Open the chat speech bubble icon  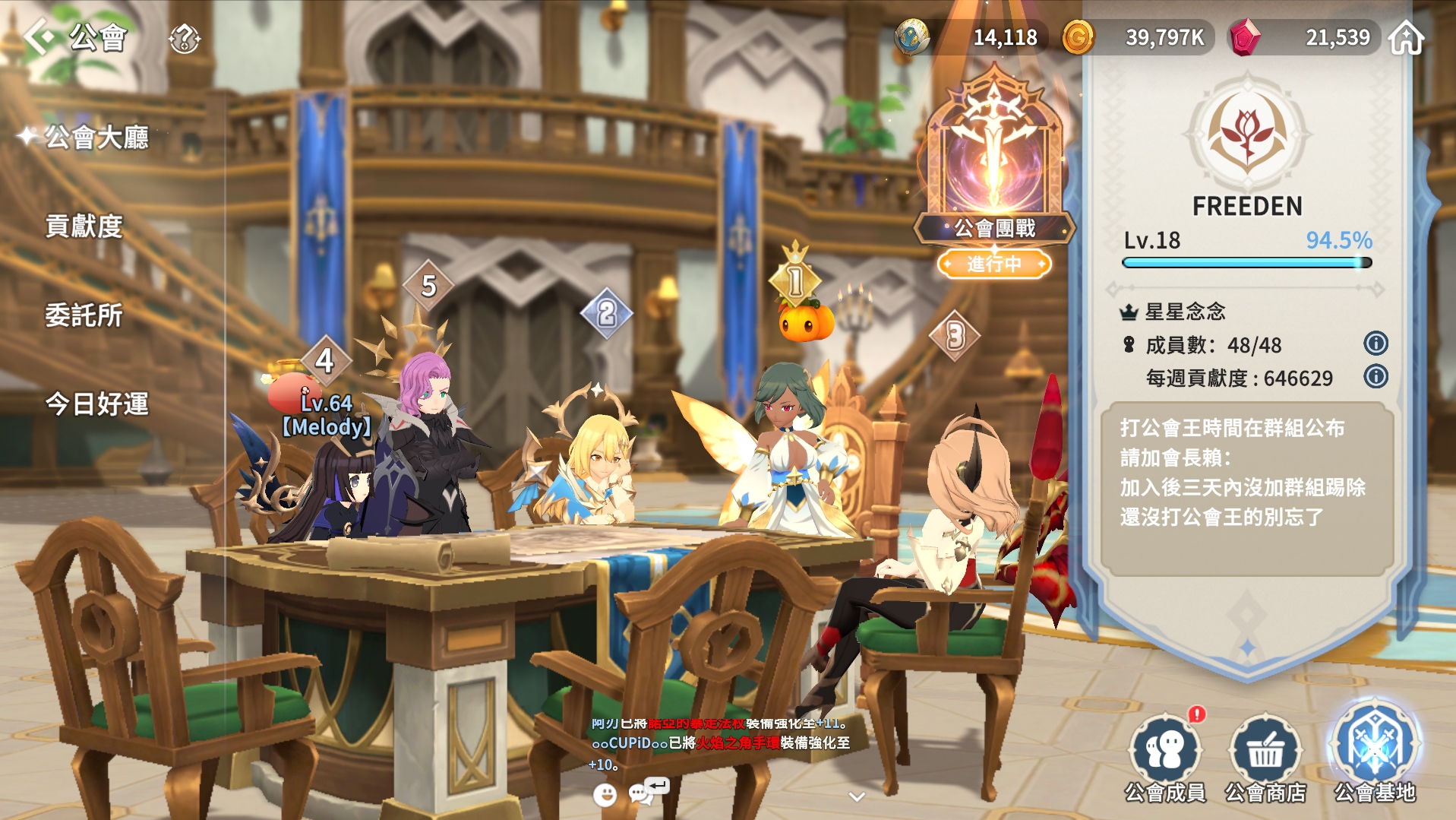[x=640, y=793]
